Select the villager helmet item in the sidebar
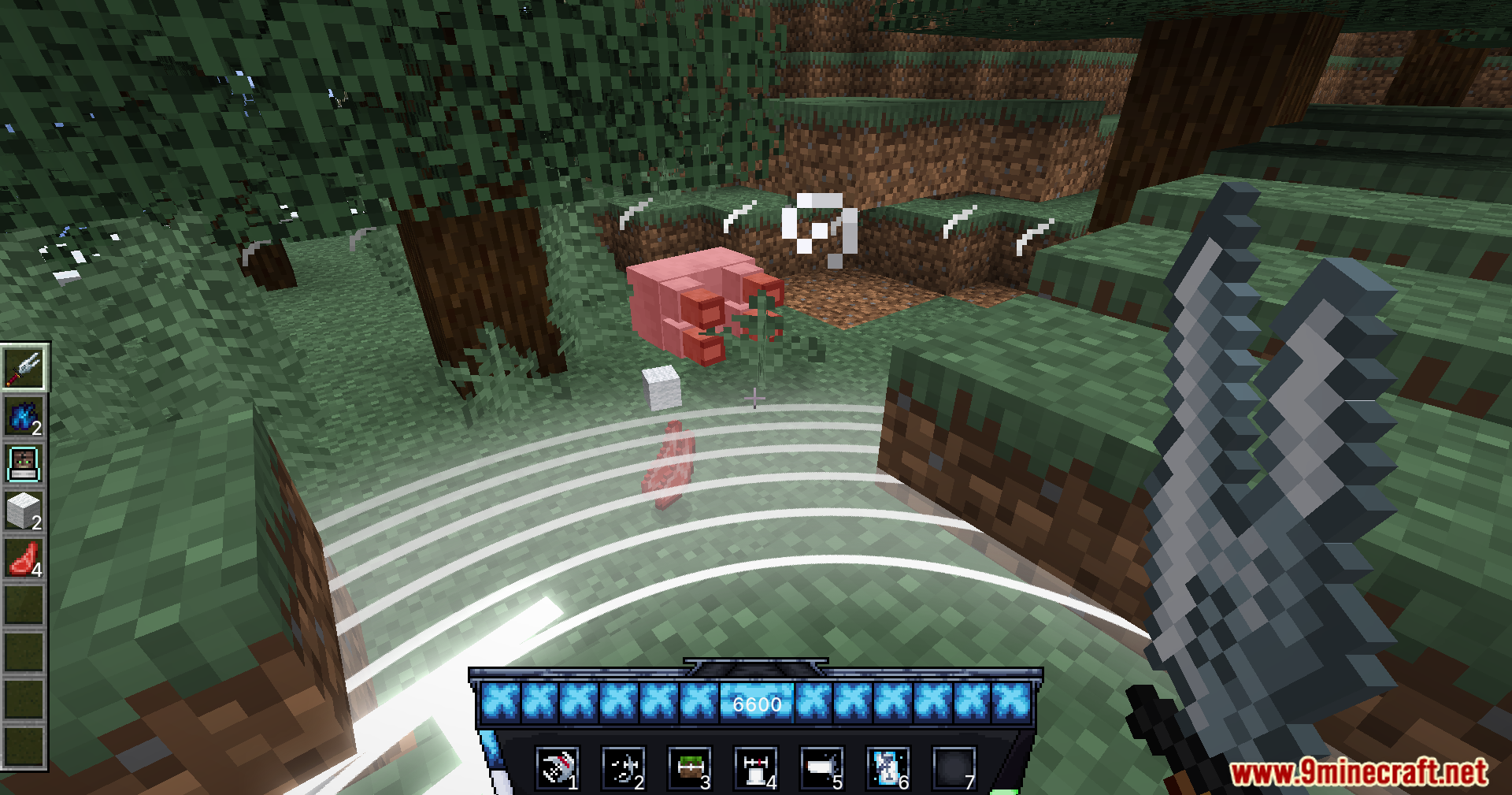Screen dimensions: 1512x795 [x=25, y=461]
